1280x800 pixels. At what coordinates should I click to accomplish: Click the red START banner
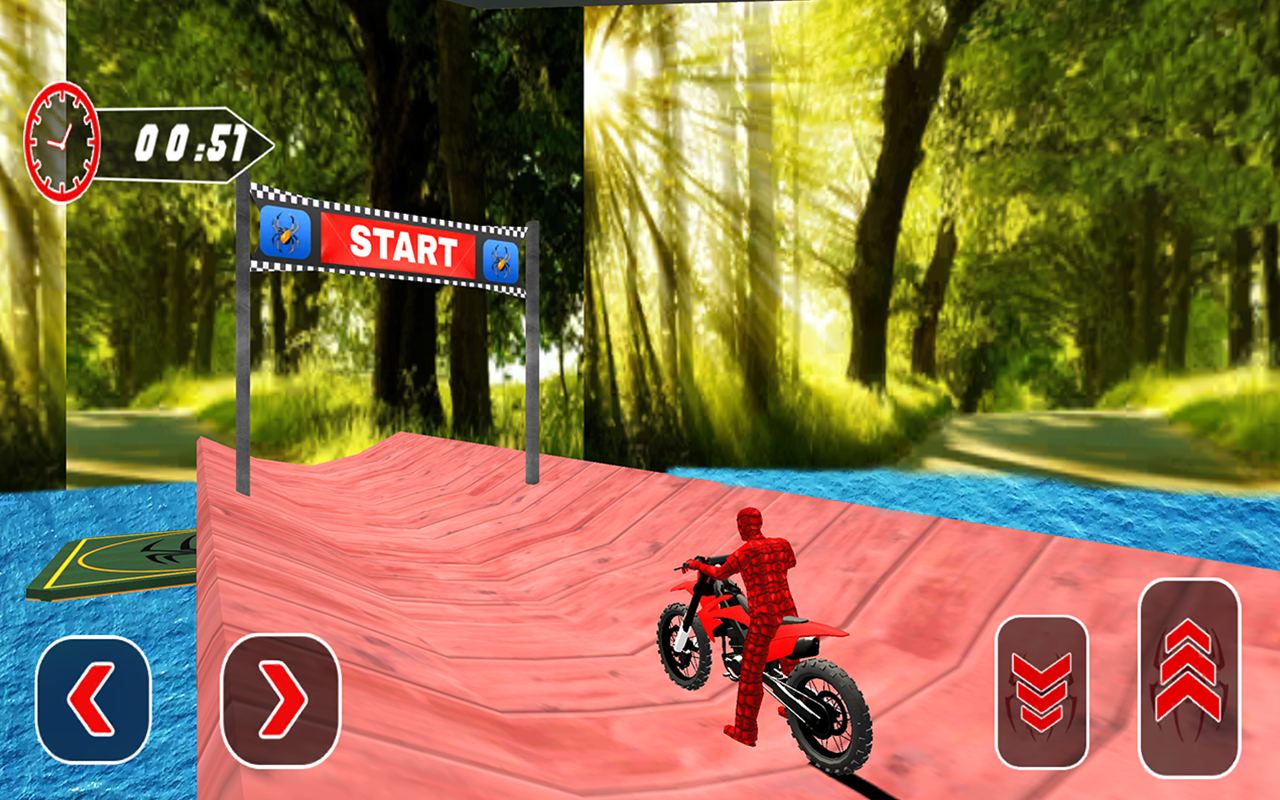click(x=400, y=245)
